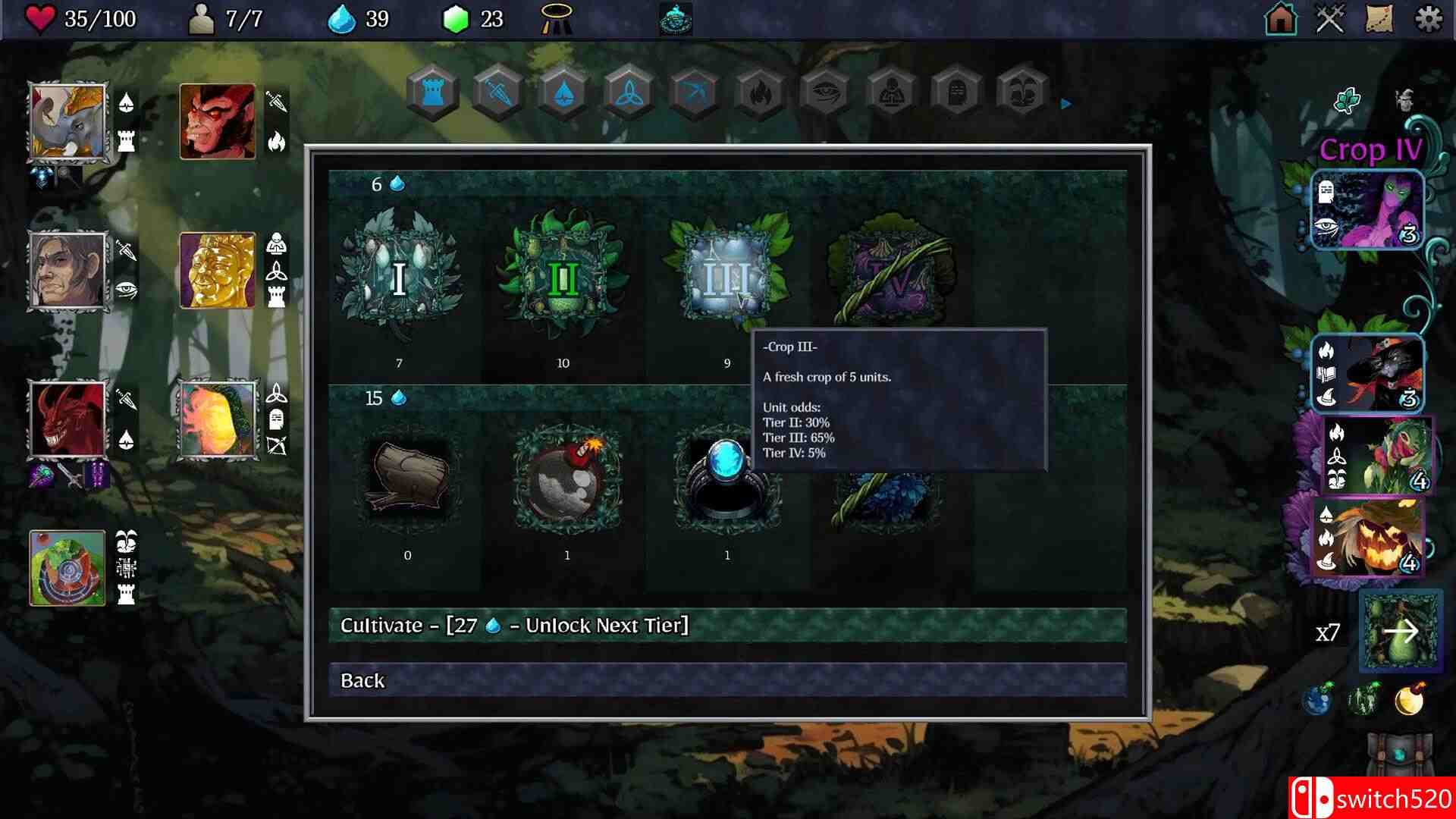
Task: Select the triquetra hex filter icon
Action: click(x=629, y=91)
